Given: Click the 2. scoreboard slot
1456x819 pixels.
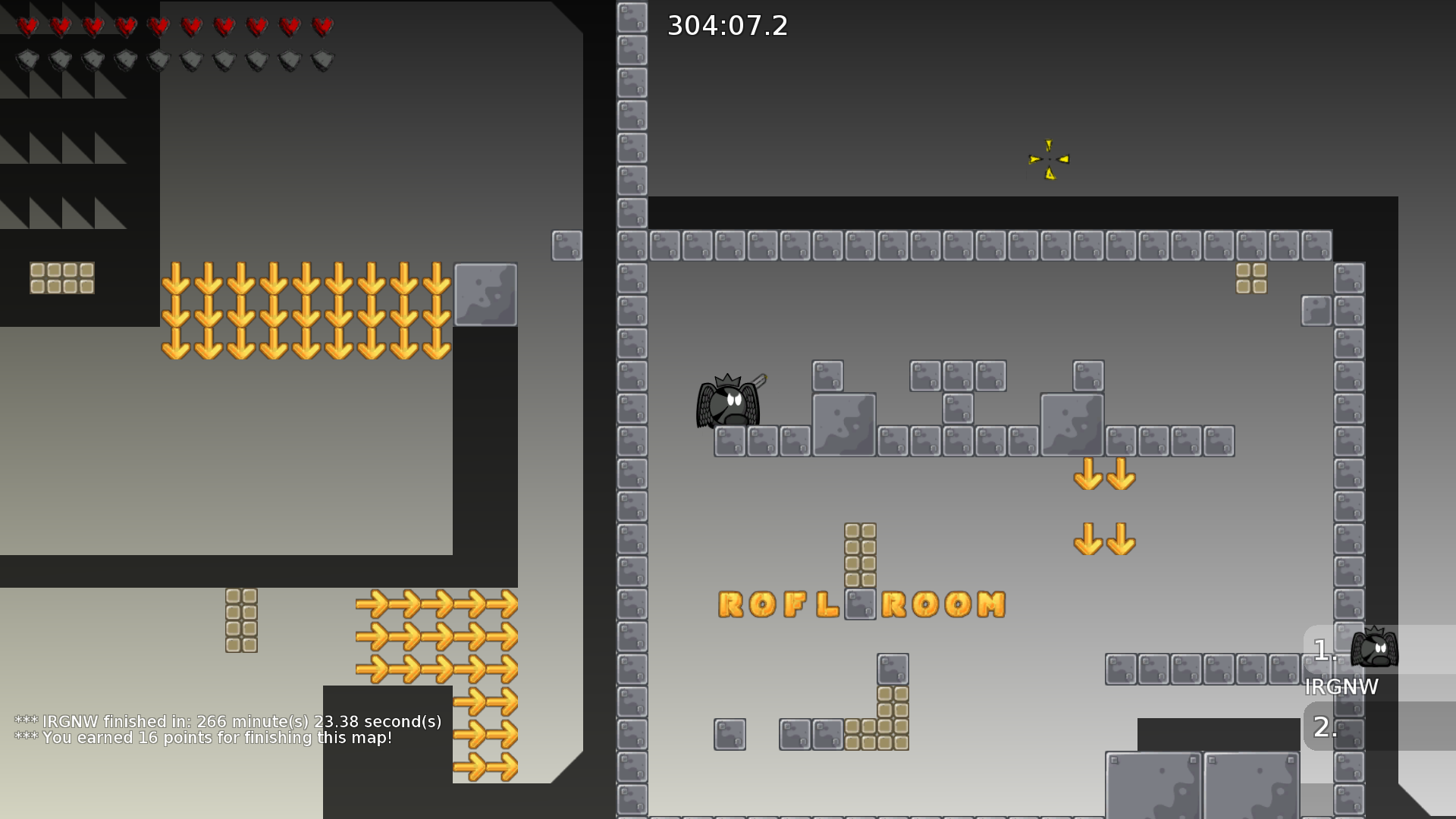Looking at the screenshot, I should [1324, 726].
